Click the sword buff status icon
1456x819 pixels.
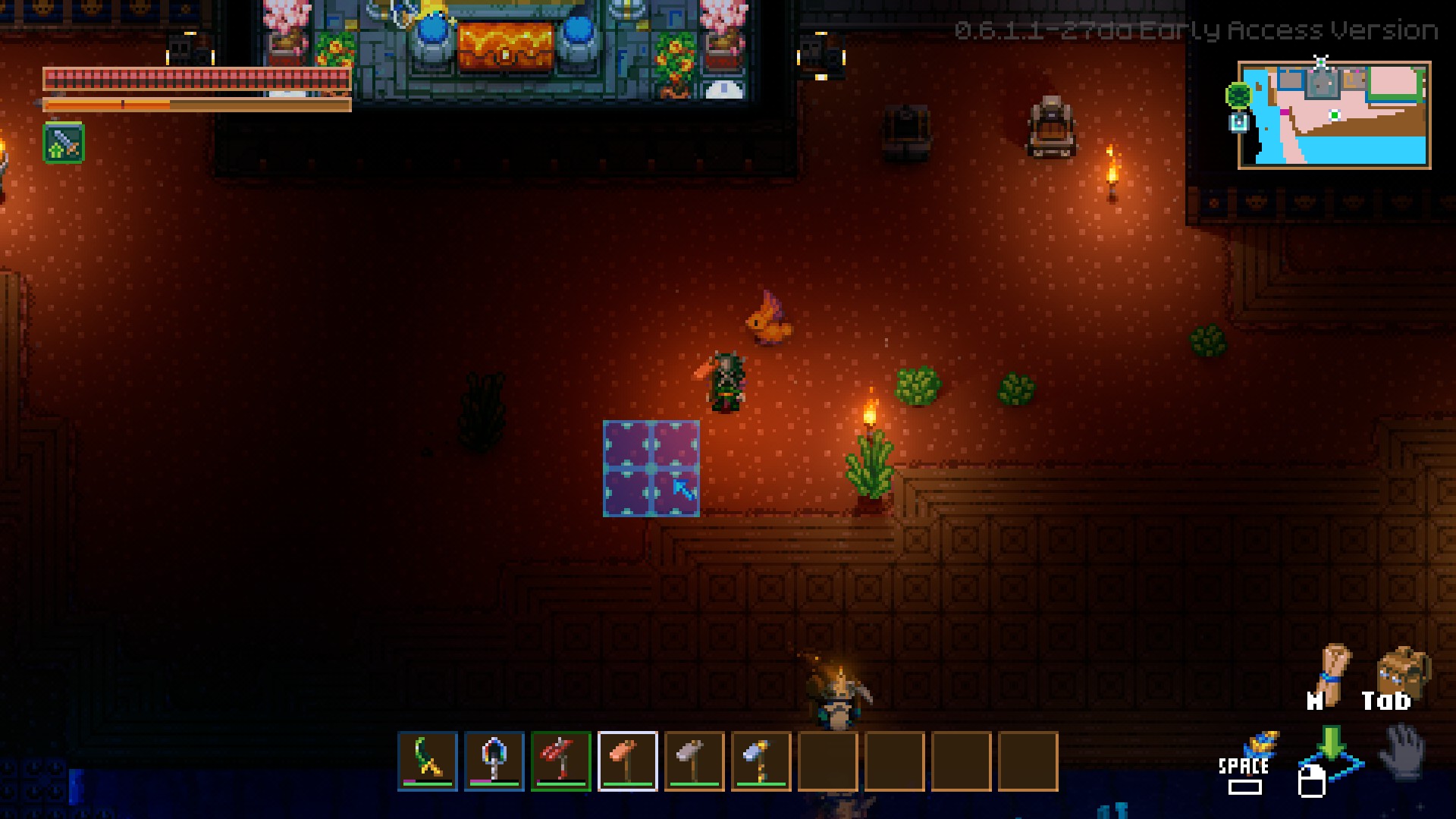click(x=64, y=143)
